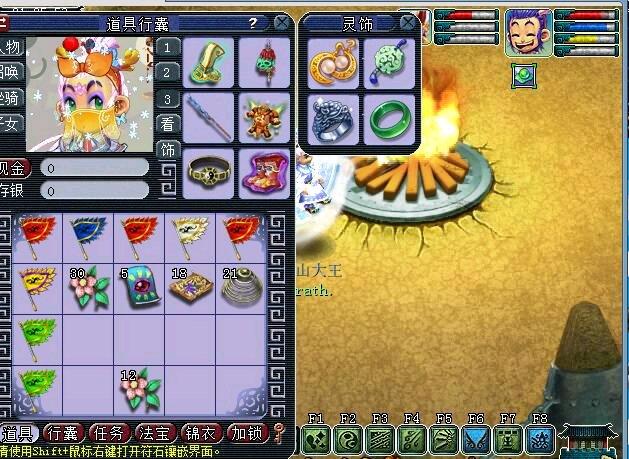Open the 任务 quest items tab

click(x=108, y=433)
